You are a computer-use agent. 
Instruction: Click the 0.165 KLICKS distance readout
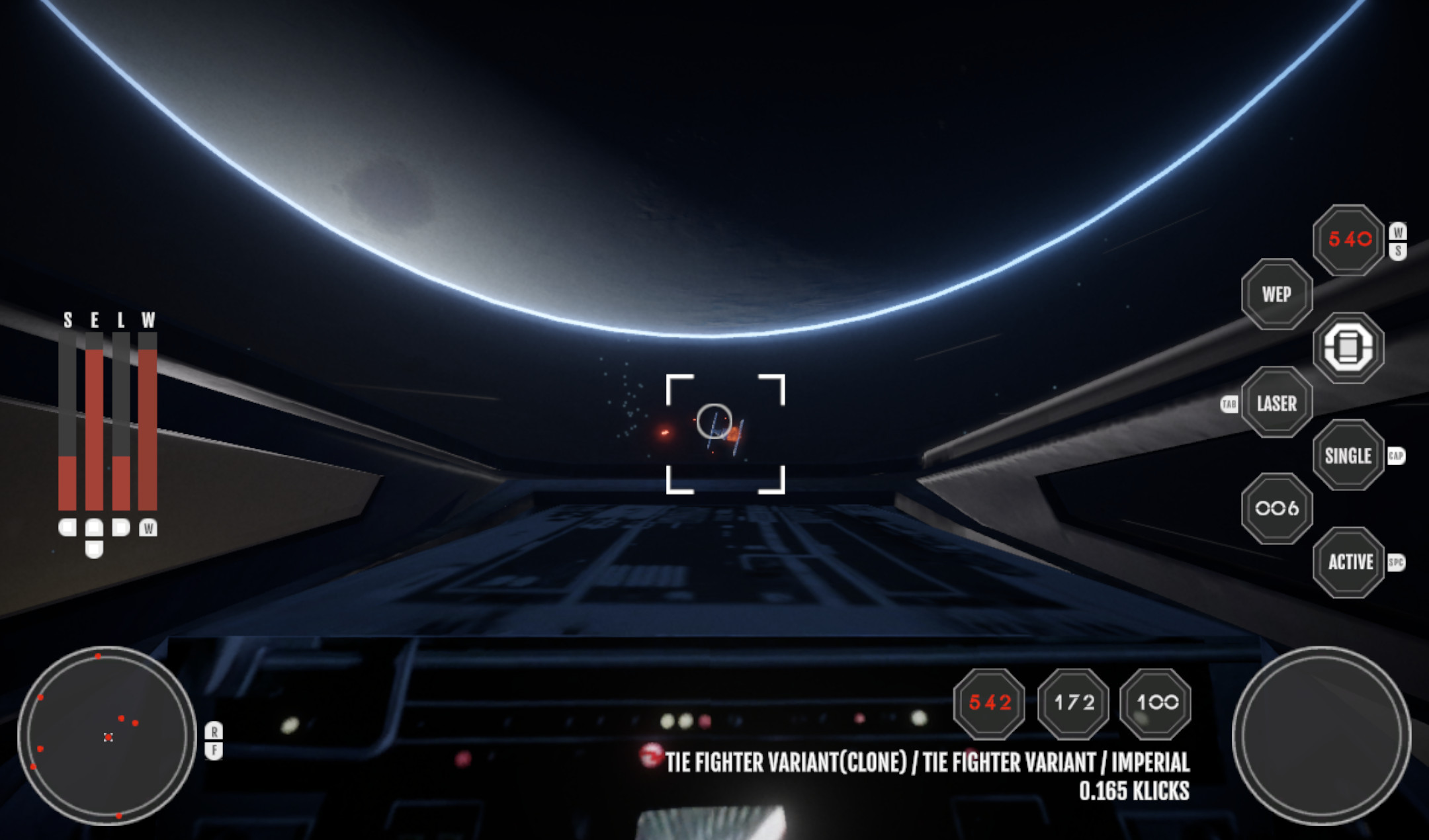tap(1133, 790)
